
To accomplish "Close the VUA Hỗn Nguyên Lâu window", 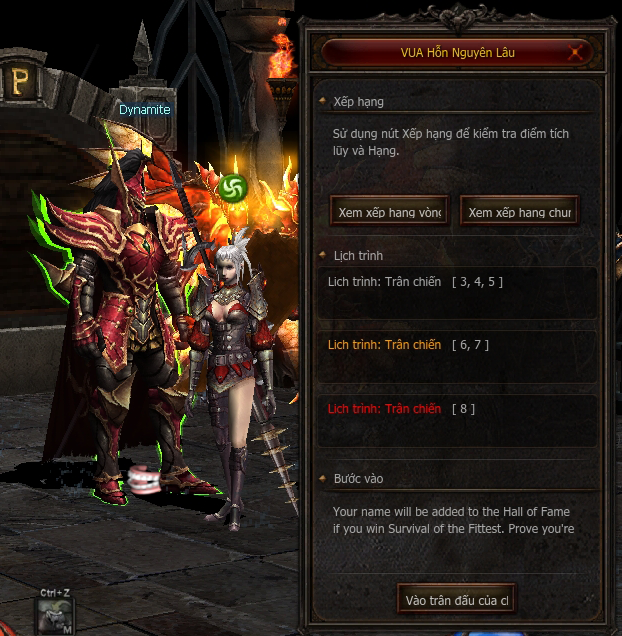I will [576, 52].
